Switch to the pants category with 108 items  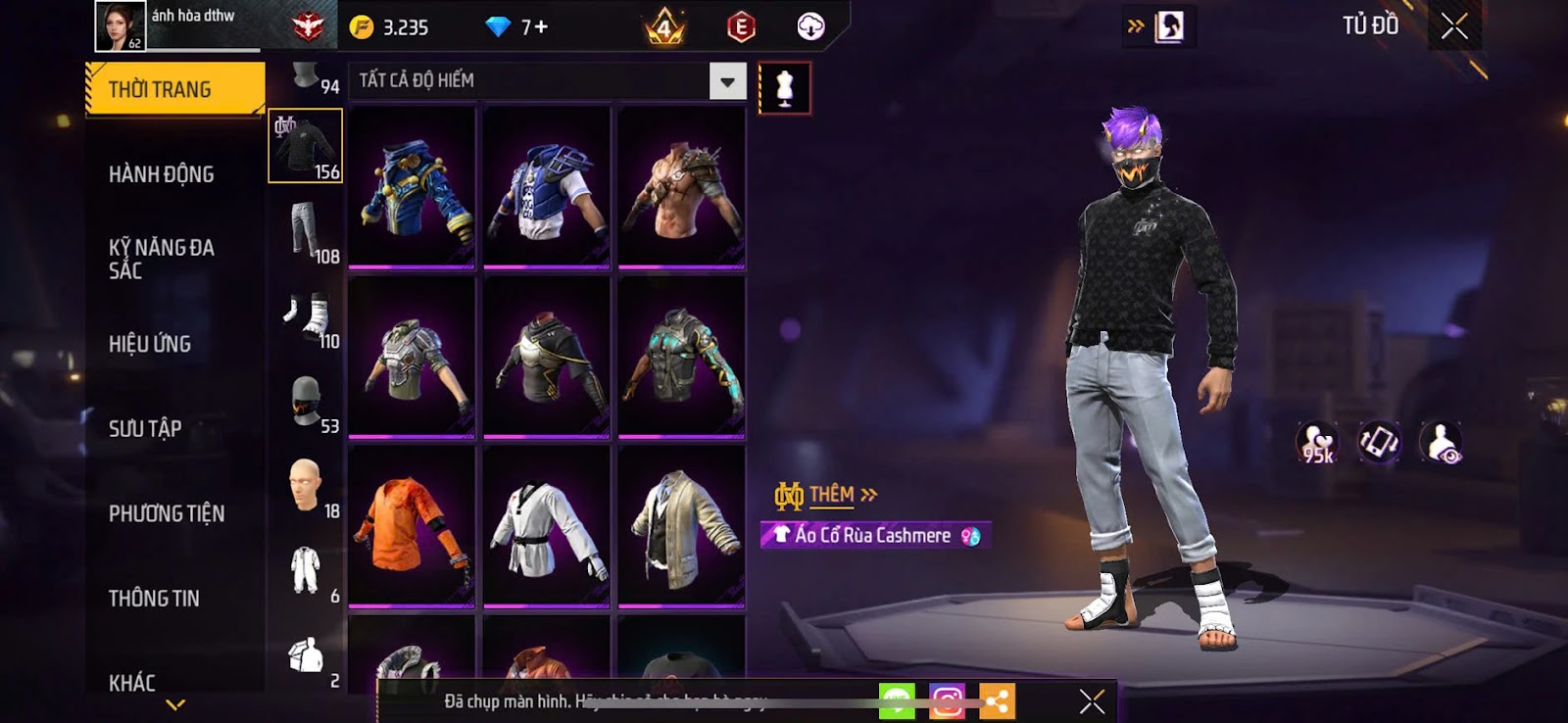click(x=306, y=231)
